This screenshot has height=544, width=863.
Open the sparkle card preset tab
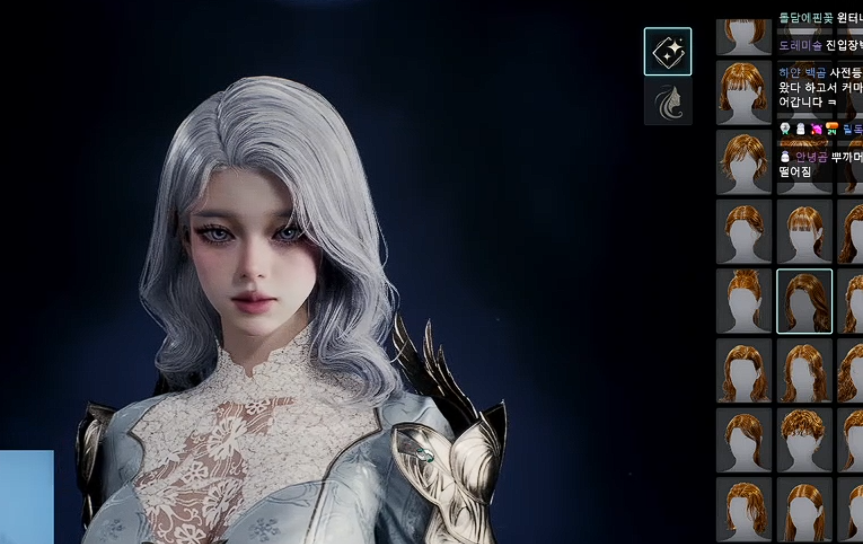[x=667, y=52]
